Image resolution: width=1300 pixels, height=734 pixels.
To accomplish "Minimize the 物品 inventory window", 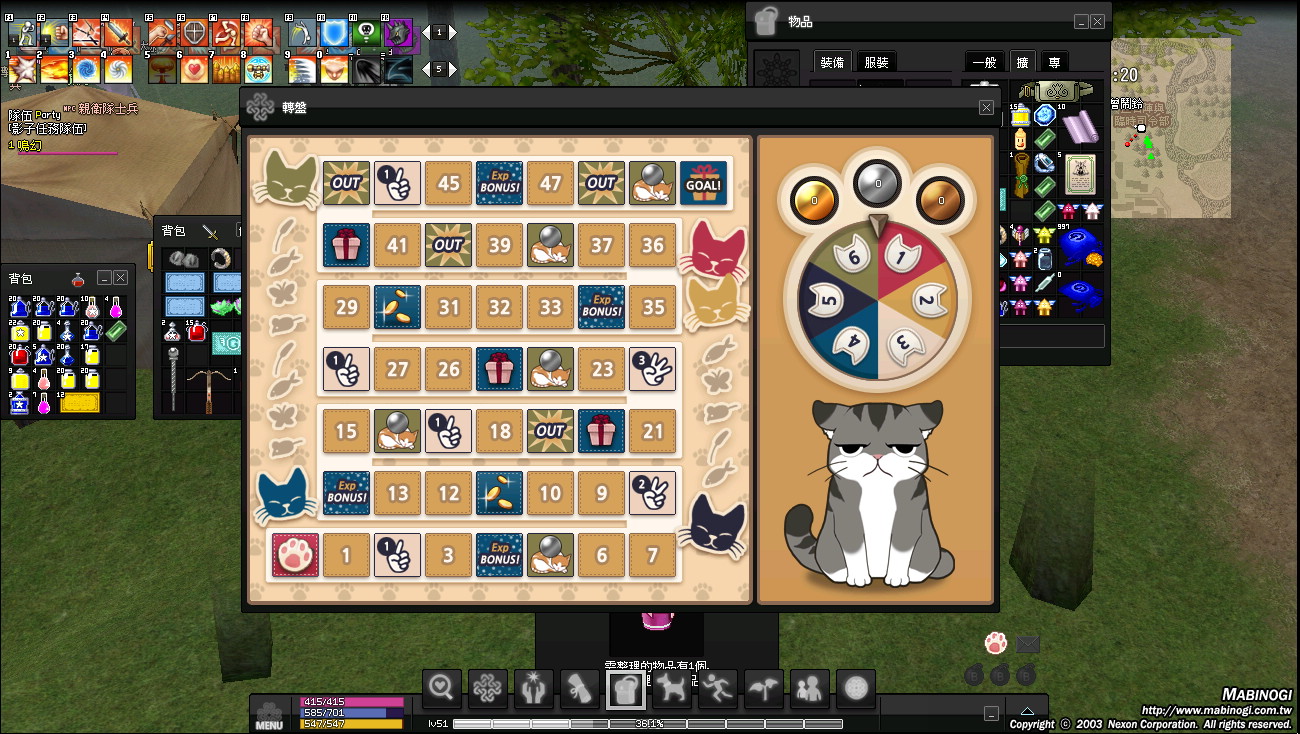I will [x=1081, y=22].
